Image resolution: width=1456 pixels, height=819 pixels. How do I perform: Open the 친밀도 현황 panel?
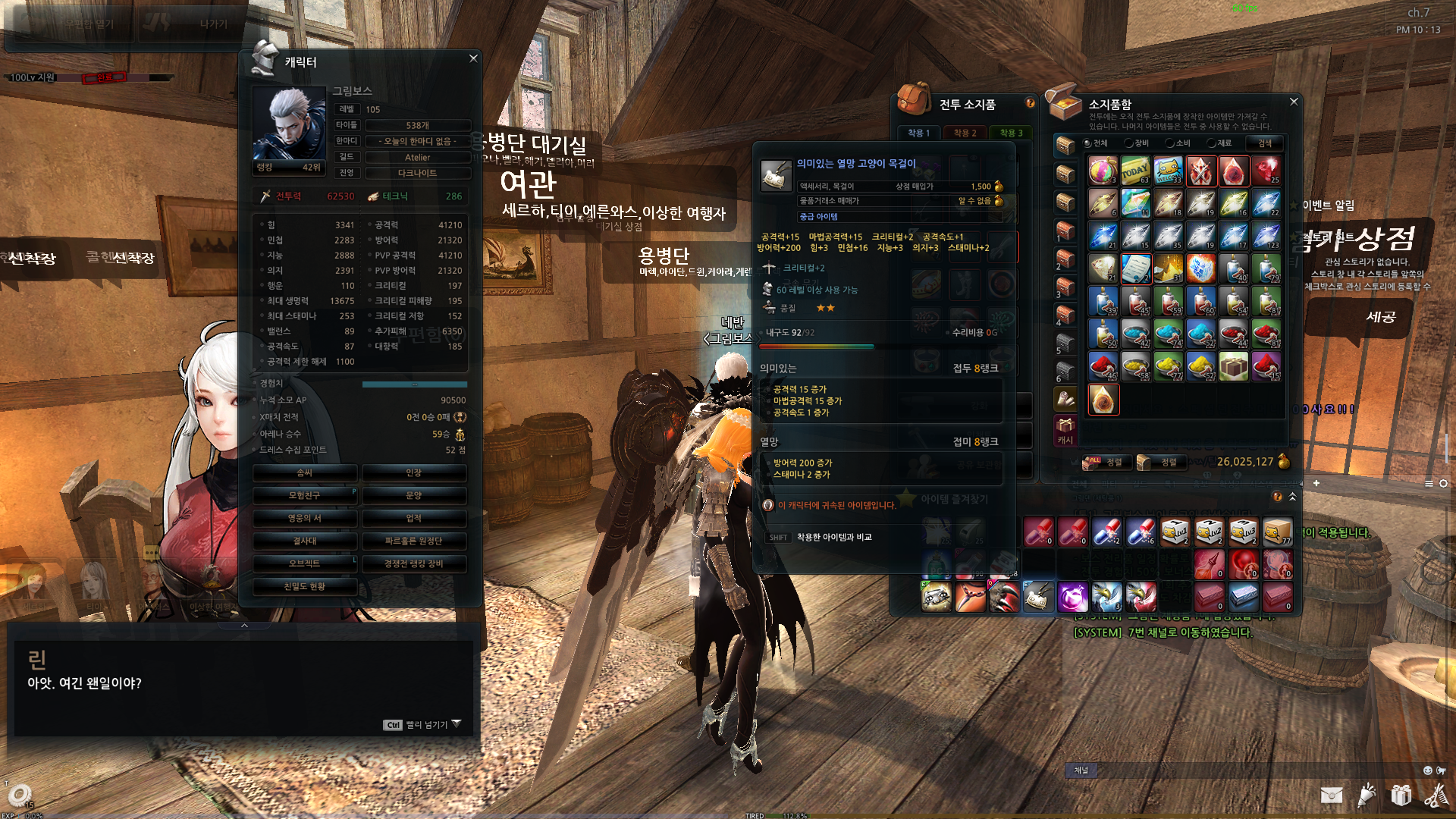(304, 587)
